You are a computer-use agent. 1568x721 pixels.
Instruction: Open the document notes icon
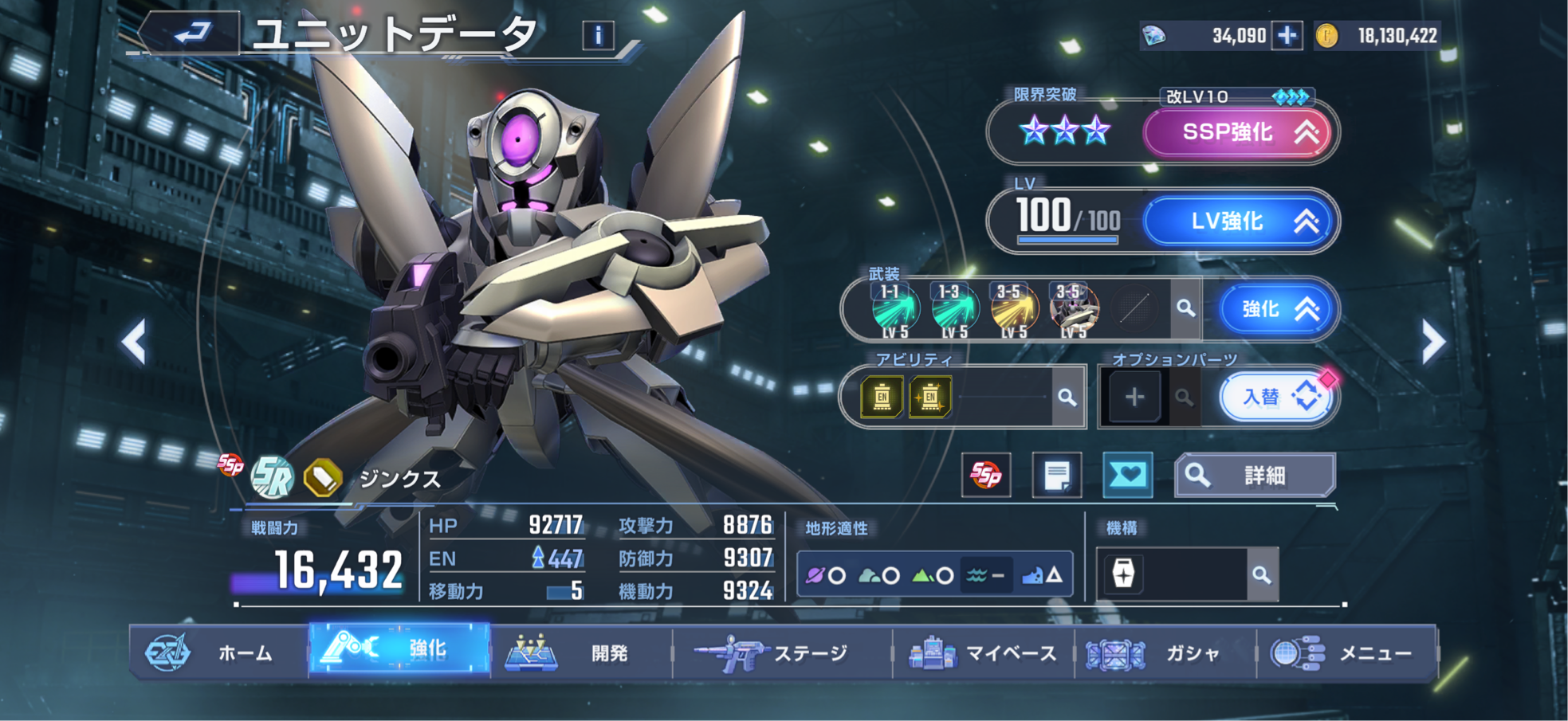pos(1056,476)
